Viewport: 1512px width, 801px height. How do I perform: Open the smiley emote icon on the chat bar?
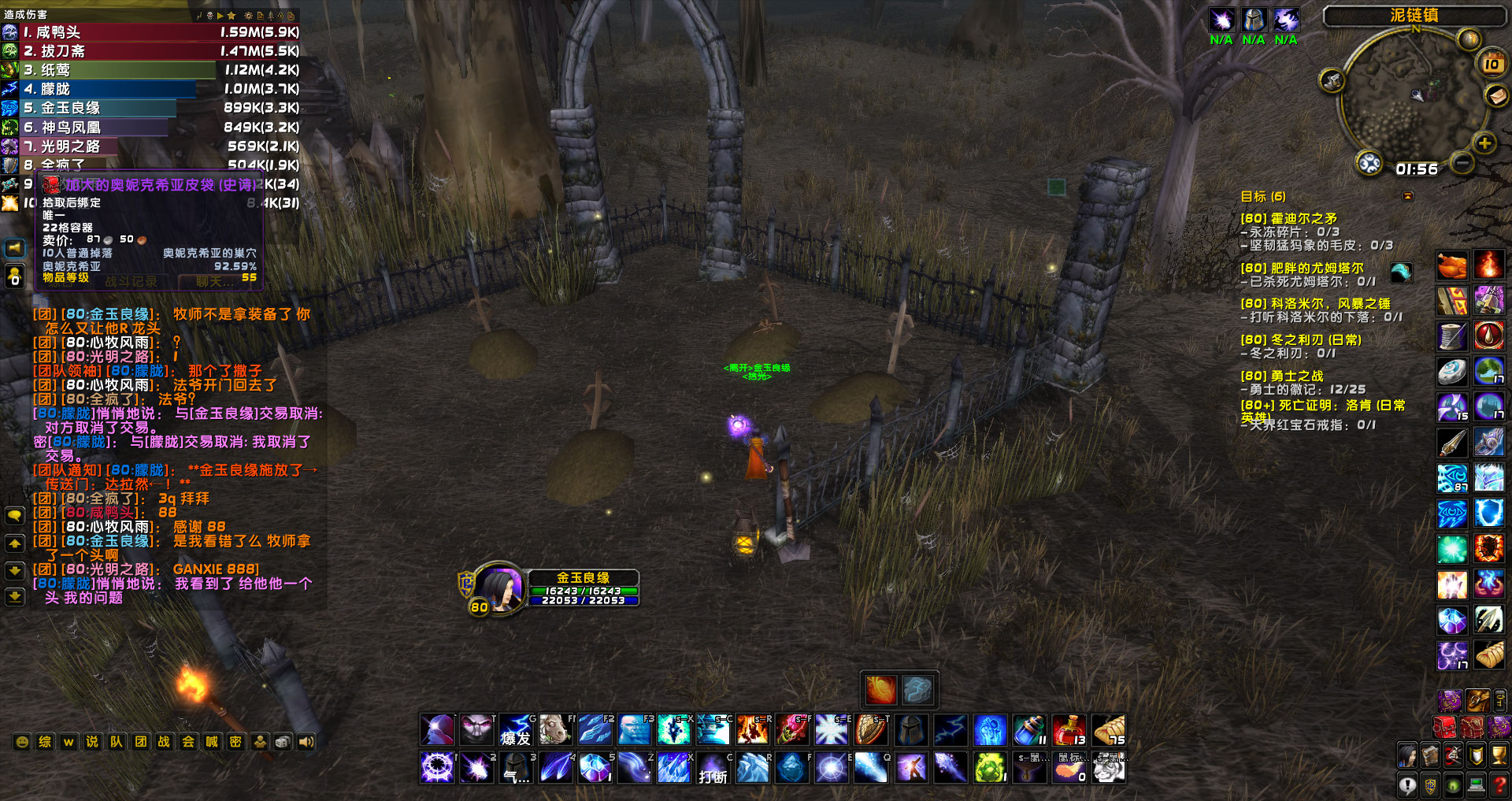tap(22, 742)
